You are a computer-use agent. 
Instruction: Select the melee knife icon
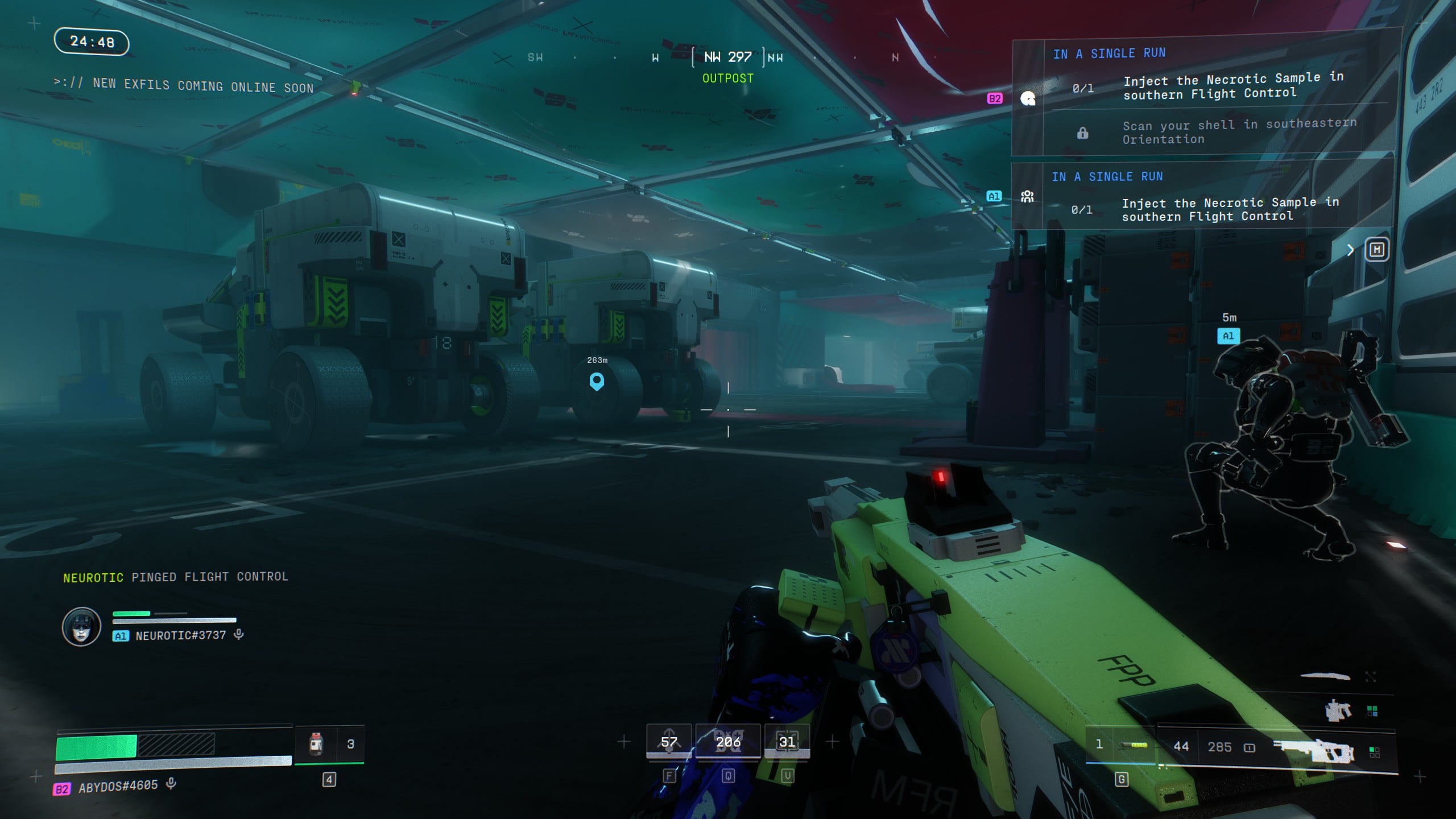coord(1325,676)
